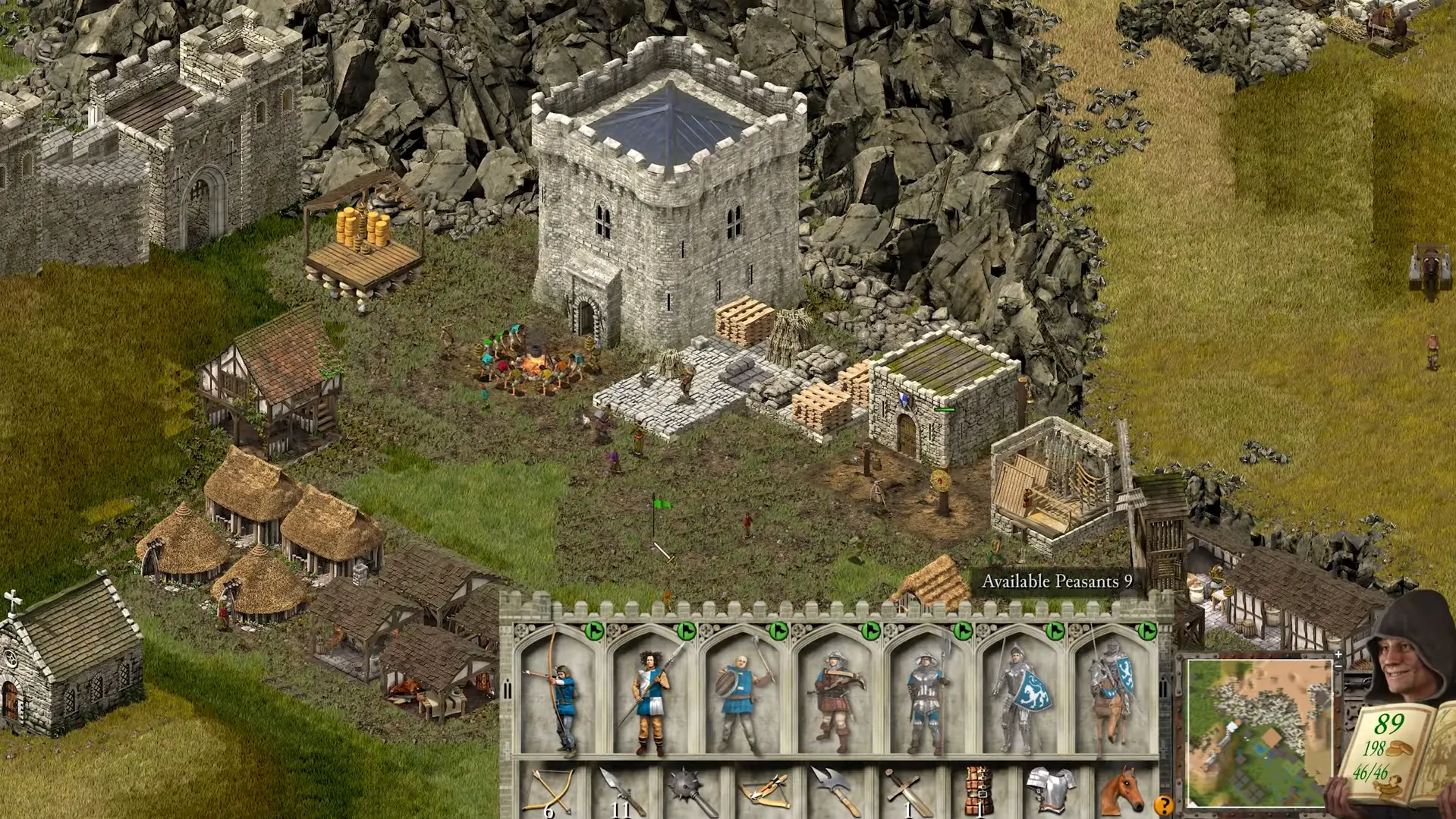Open the orange question mark help

click(x=1163, y=805)
